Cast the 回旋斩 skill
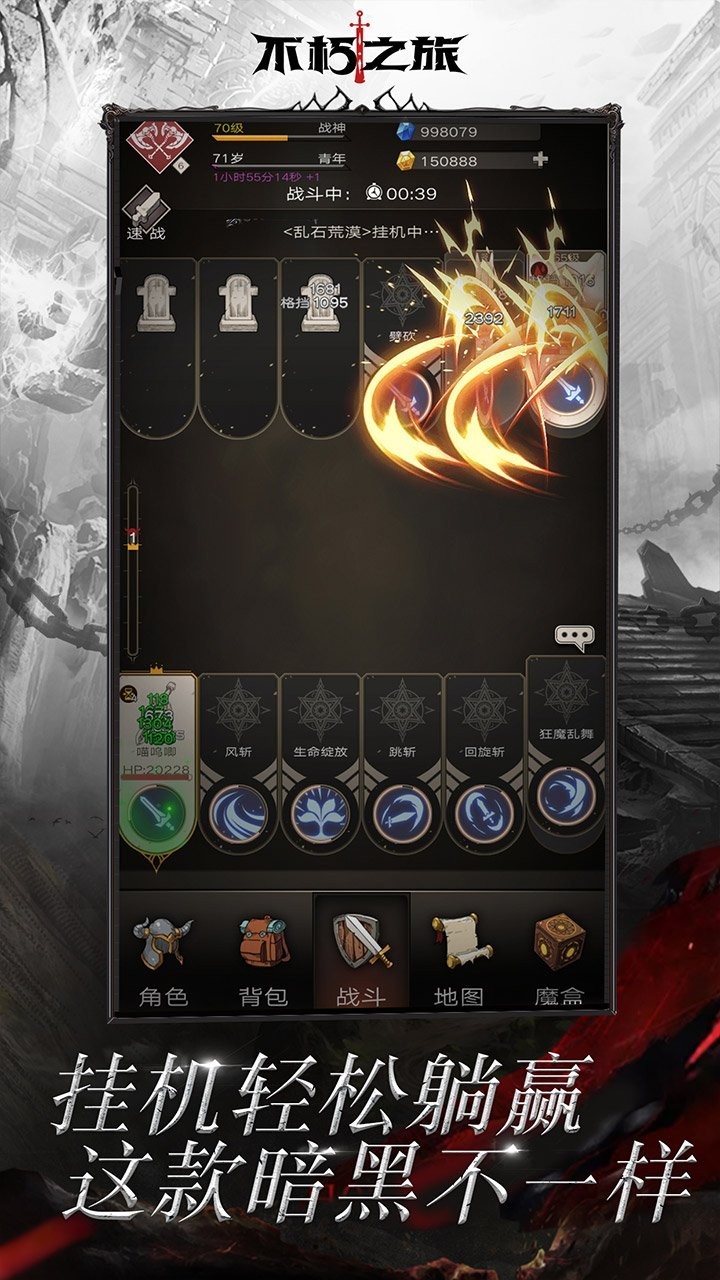The height and width of the screenshot is (1280, 720). click(x=484, y=812)
